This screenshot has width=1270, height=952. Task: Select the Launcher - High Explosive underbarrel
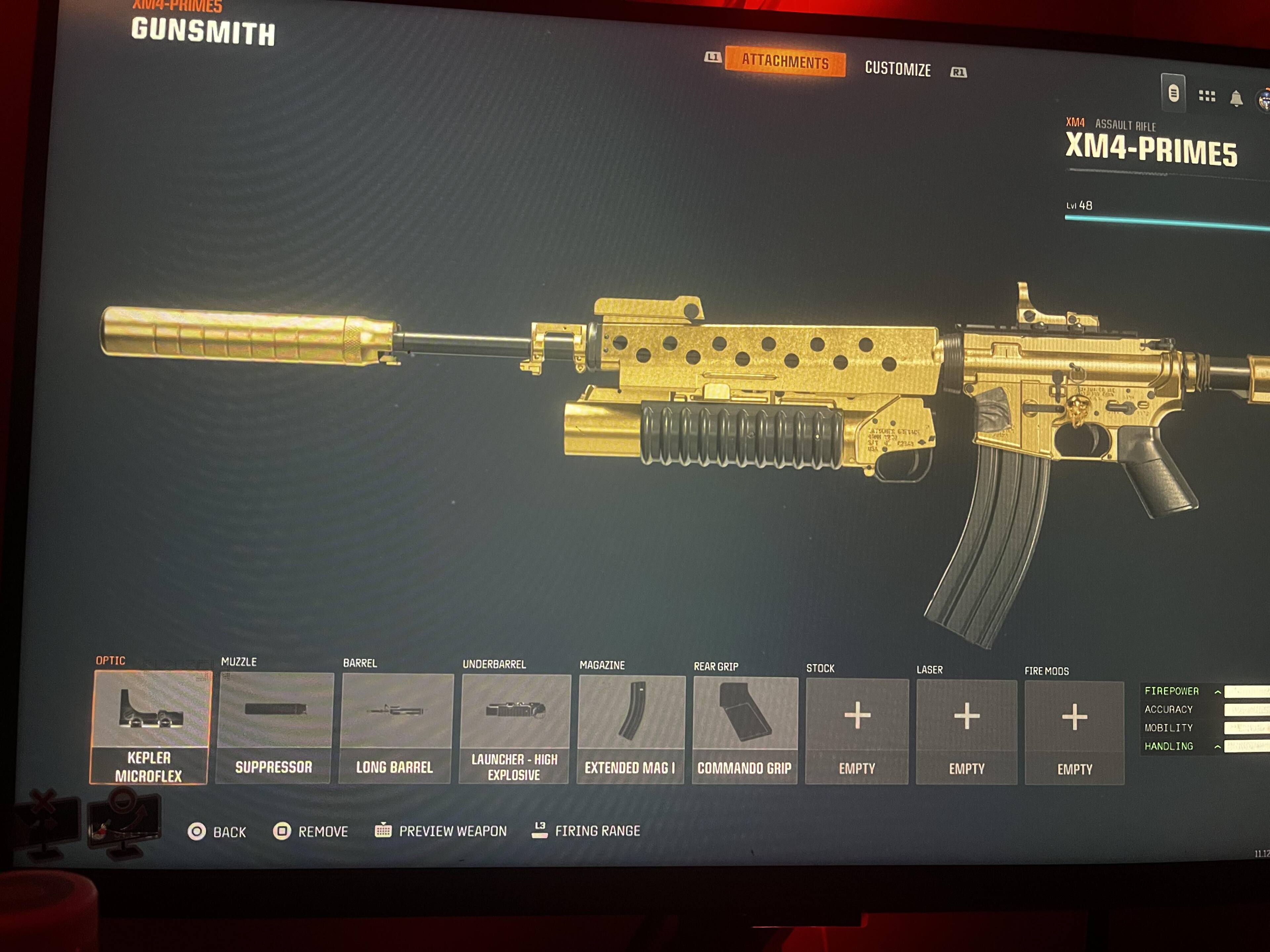click(514, 729)
